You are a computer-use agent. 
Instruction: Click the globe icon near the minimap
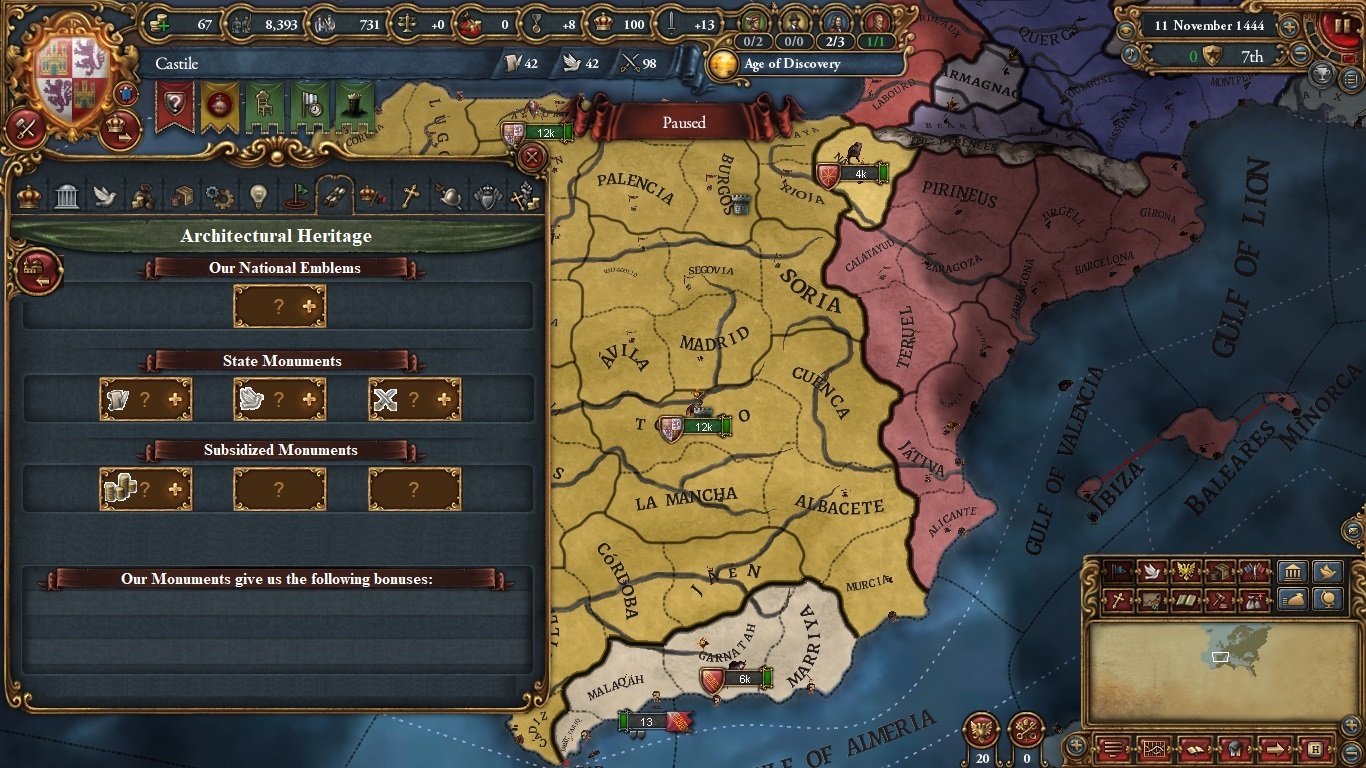click(x=1327, y=600)
